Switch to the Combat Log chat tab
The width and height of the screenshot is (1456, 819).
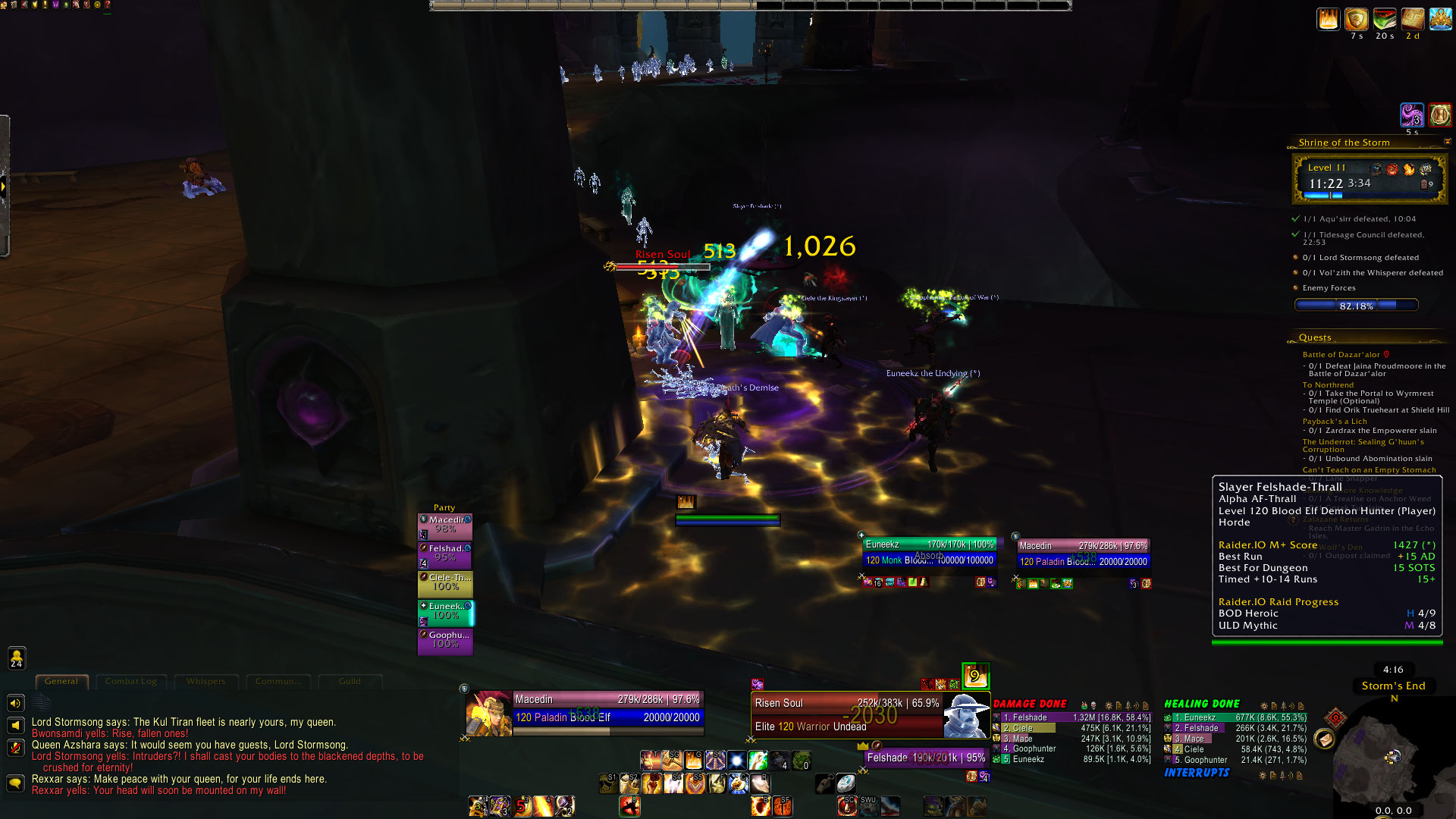[x=131, y=681]
